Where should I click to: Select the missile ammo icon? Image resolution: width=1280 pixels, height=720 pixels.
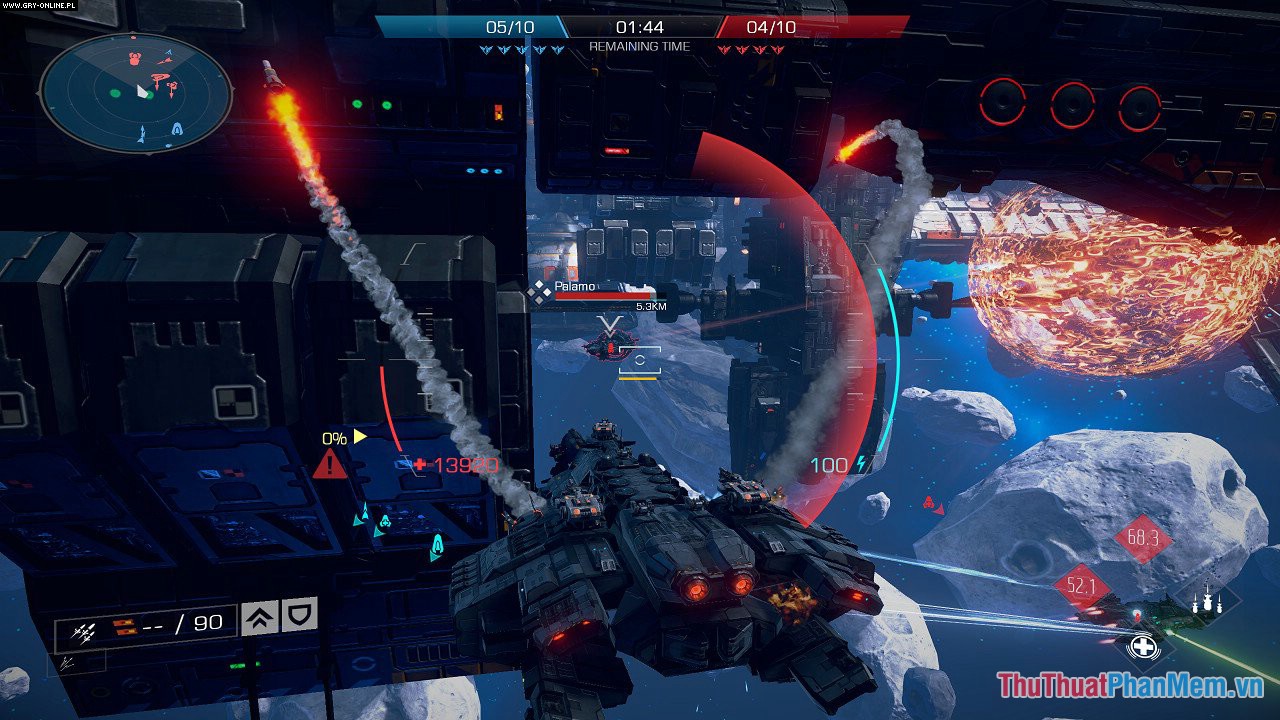tap(85, 632)
